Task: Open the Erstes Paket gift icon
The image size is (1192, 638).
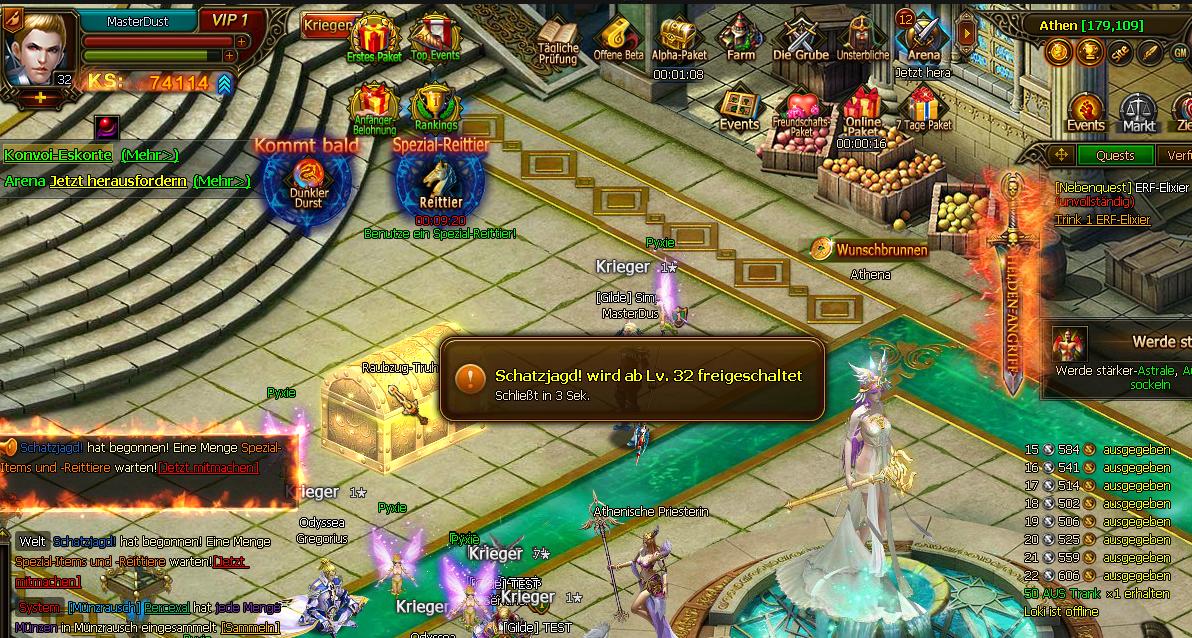Action: [x=374, y=37]
